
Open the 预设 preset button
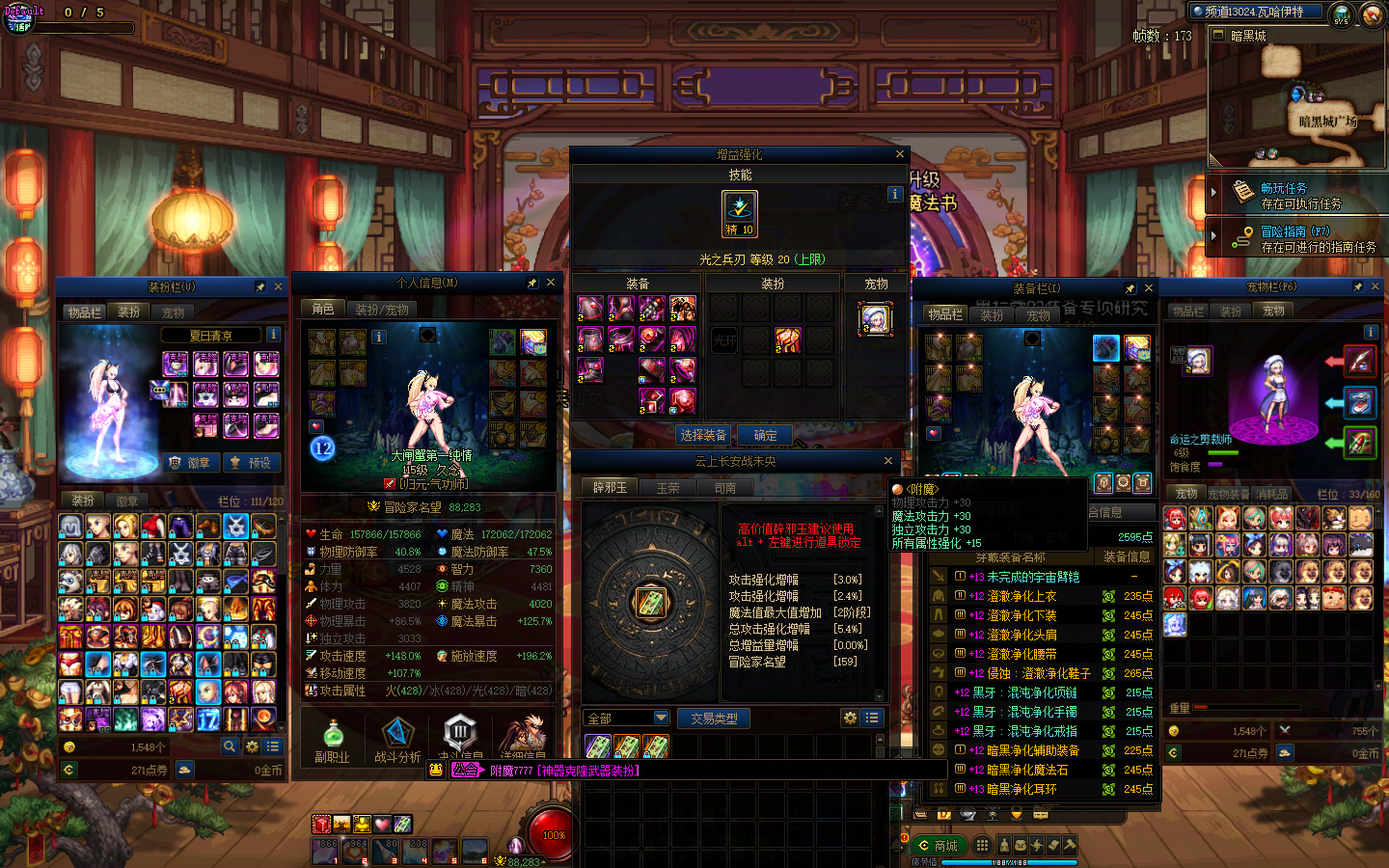[250, 463]
